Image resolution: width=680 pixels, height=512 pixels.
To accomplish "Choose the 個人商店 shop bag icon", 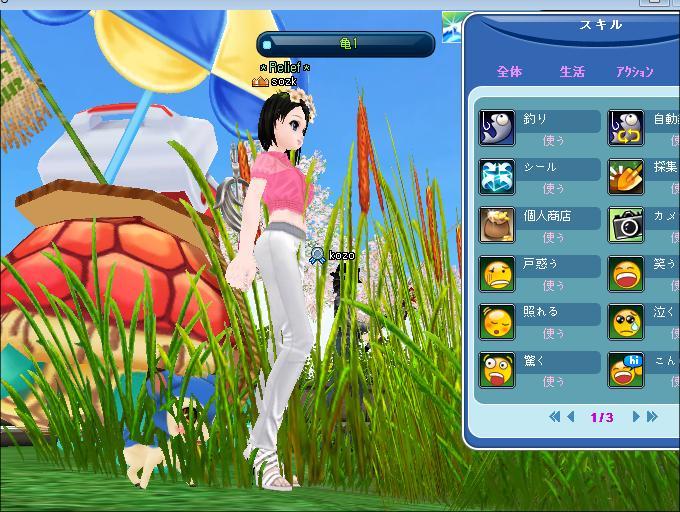I will 497,225.
